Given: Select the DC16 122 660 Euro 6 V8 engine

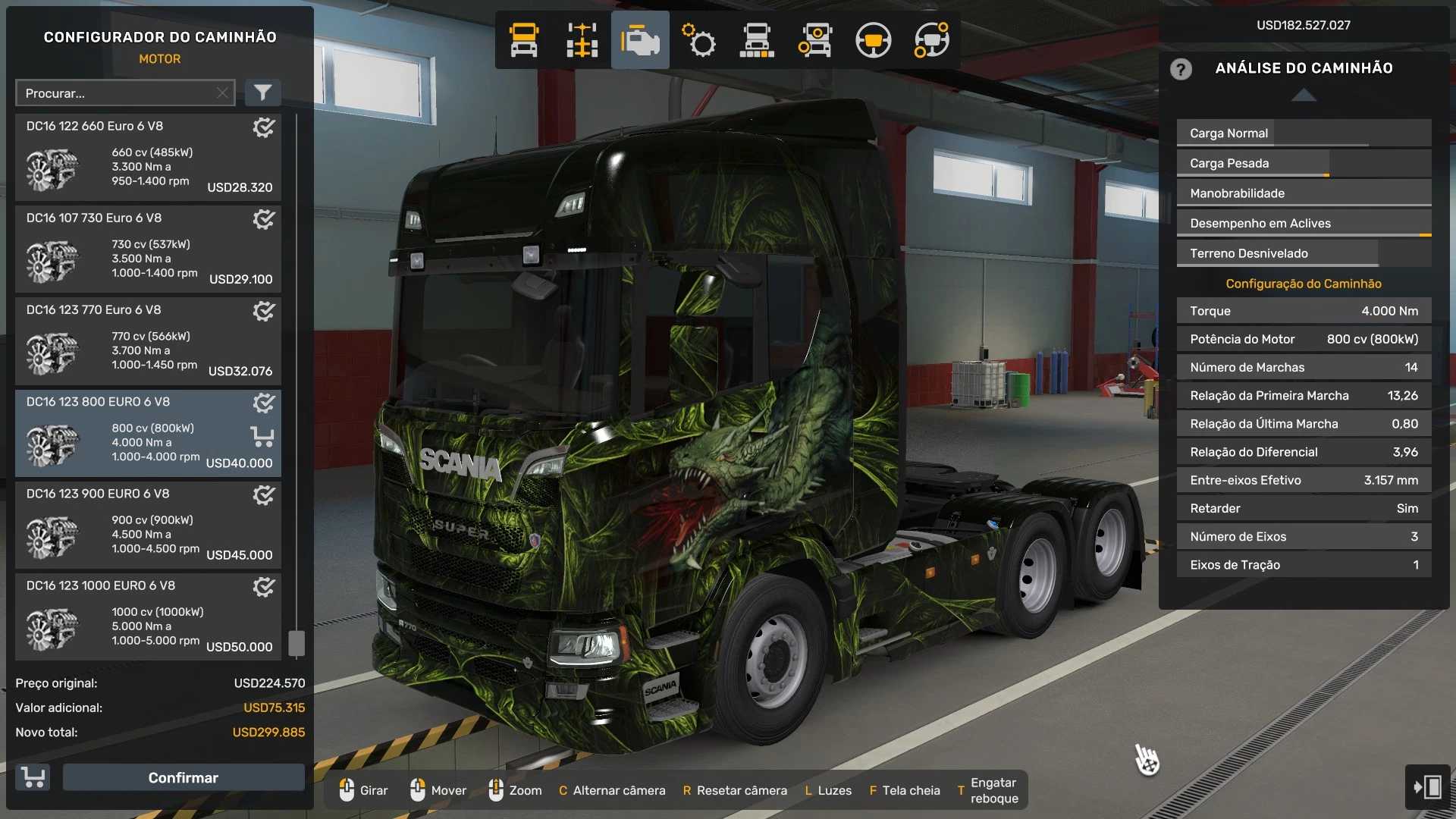Looking at the screenshot, I should (x=148, y=158).
